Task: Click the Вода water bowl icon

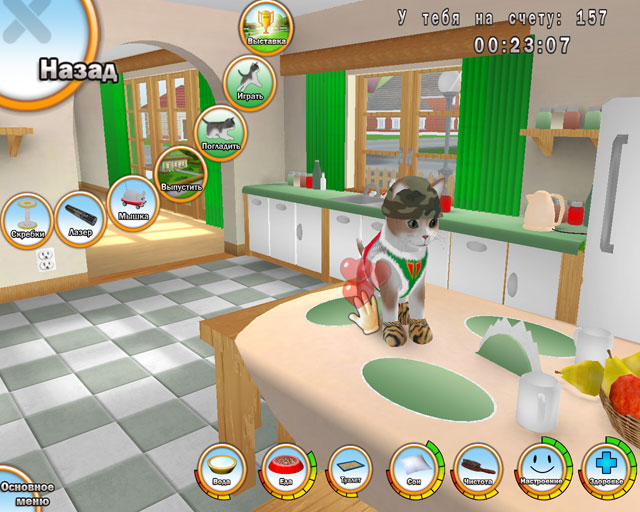Action: coord(222,469)
